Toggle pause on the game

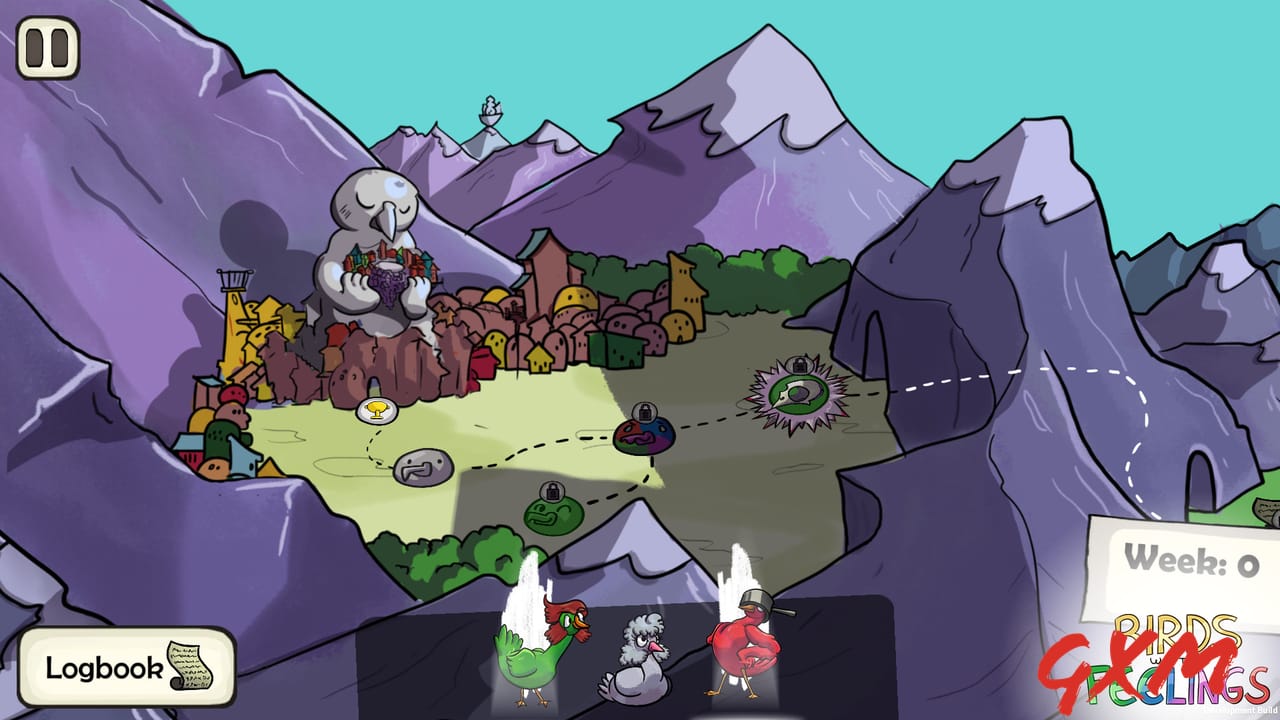(x=47, y=45)
